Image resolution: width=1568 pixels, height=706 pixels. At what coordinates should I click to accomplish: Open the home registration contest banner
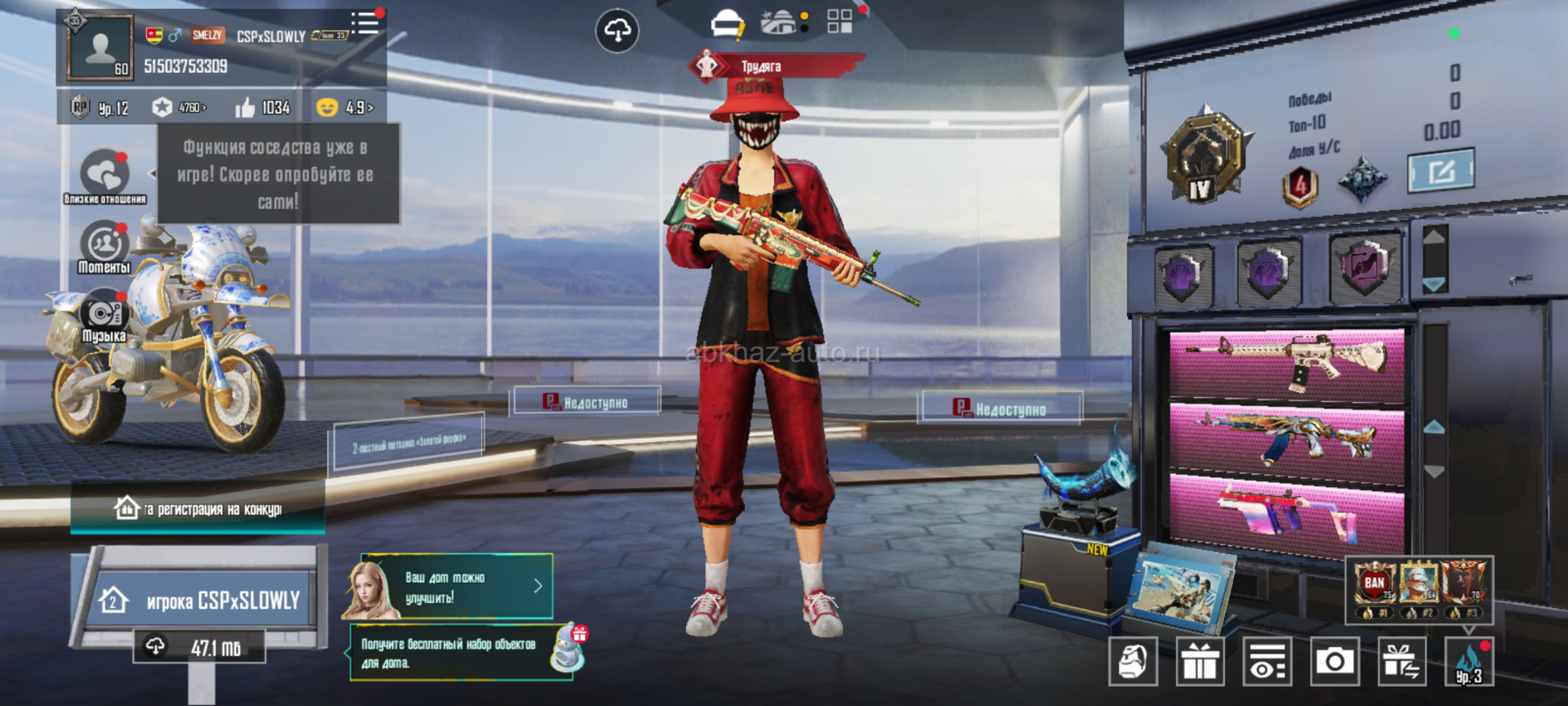coord(198,509)
